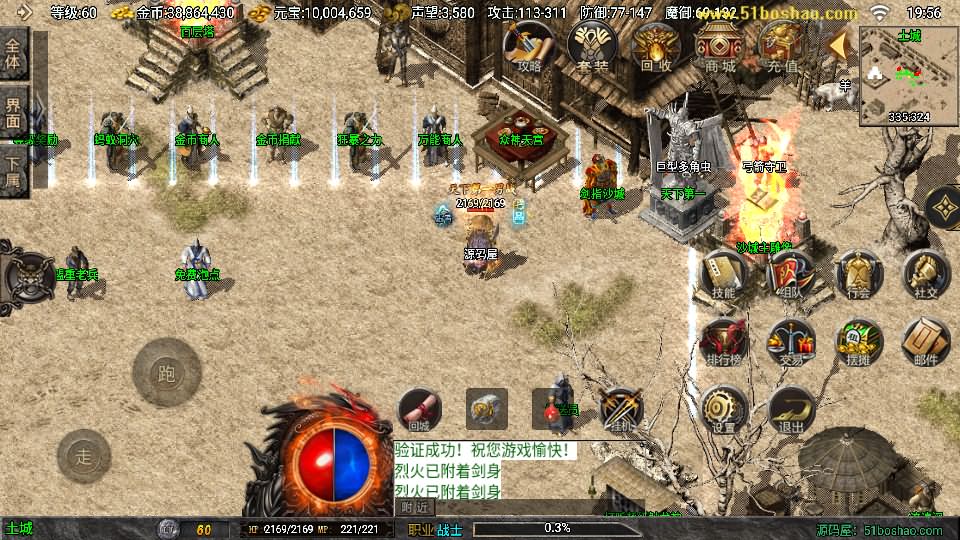The height and width of the screenshot is (540, 960).
Task: Select the 退出 exit button
Action: pyautogui.click(x=790, y=410)
